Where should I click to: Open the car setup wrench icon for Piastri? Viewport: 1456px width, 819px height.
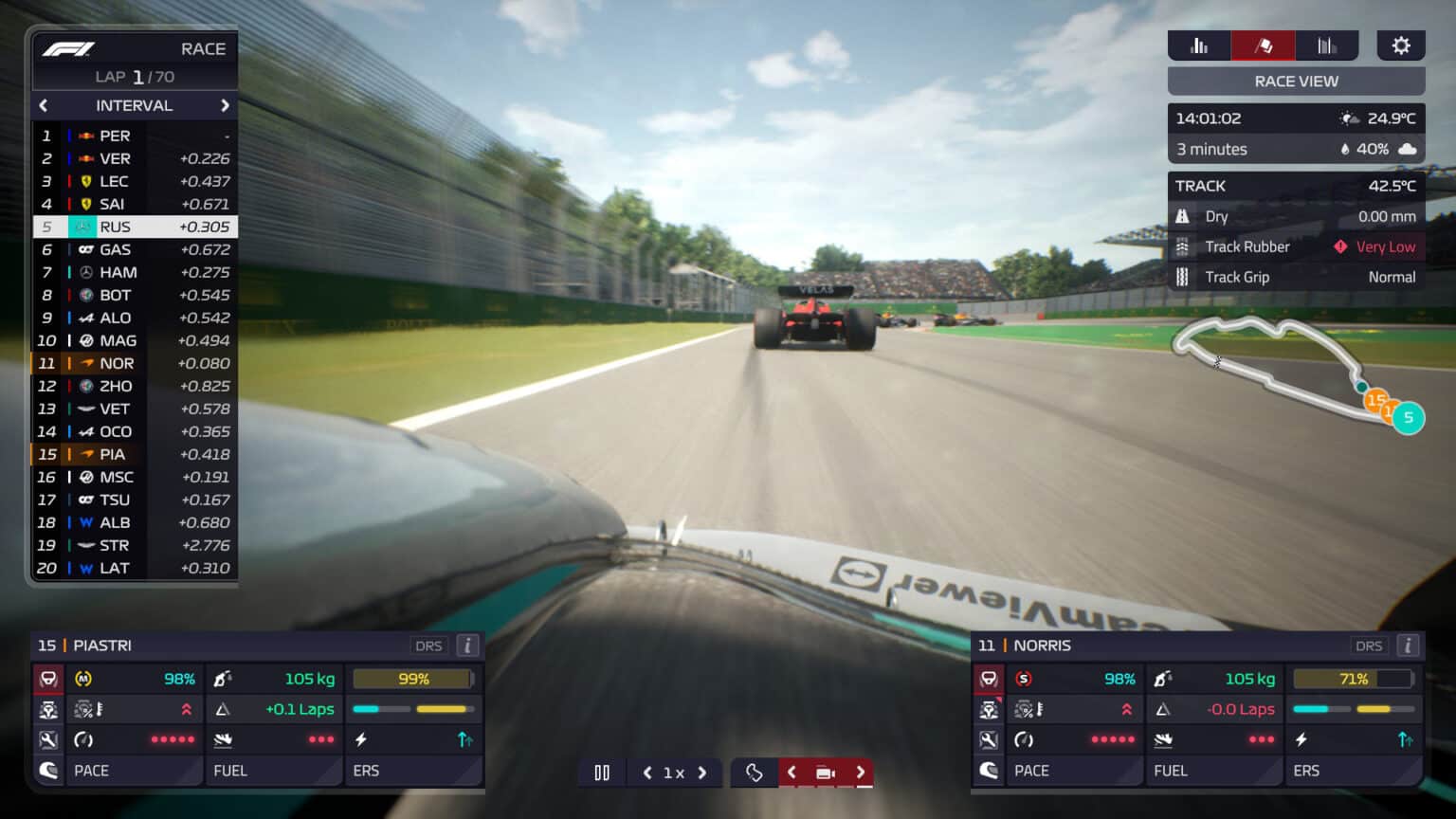tap(48, 739)
